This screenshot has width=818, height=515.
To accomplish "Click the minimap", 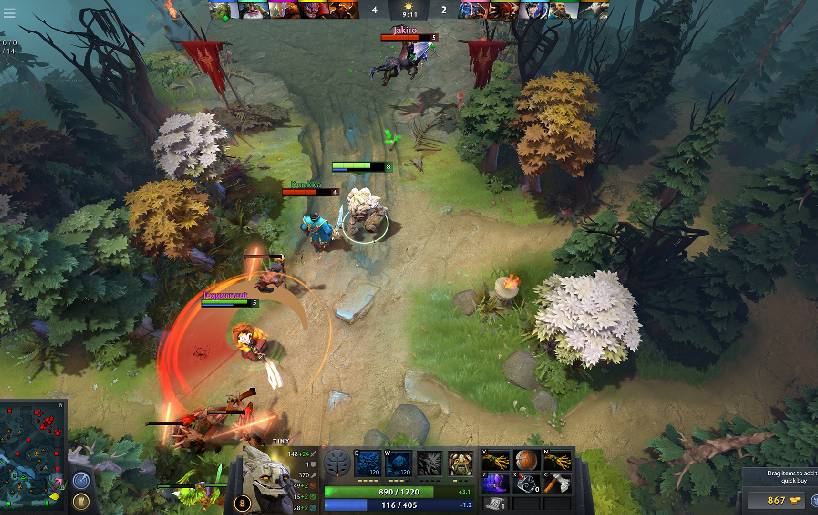I will (33, 450).
